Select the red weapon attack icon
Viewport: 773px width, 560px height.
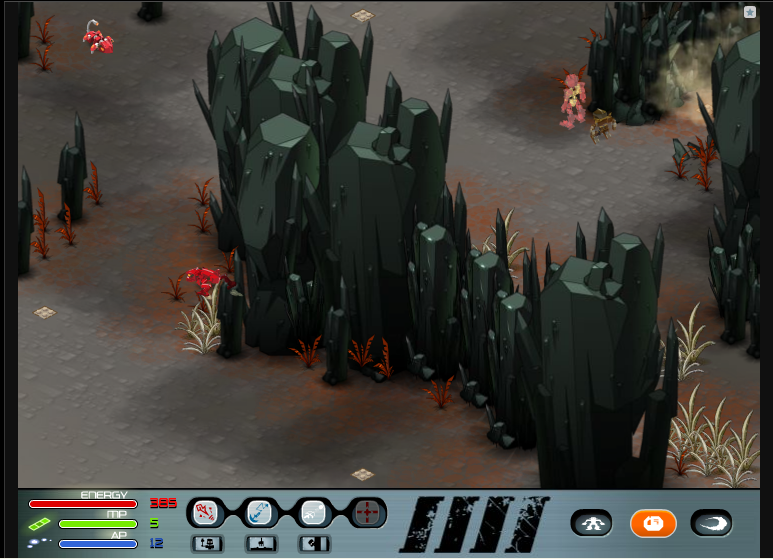click(x=205, y=513)
